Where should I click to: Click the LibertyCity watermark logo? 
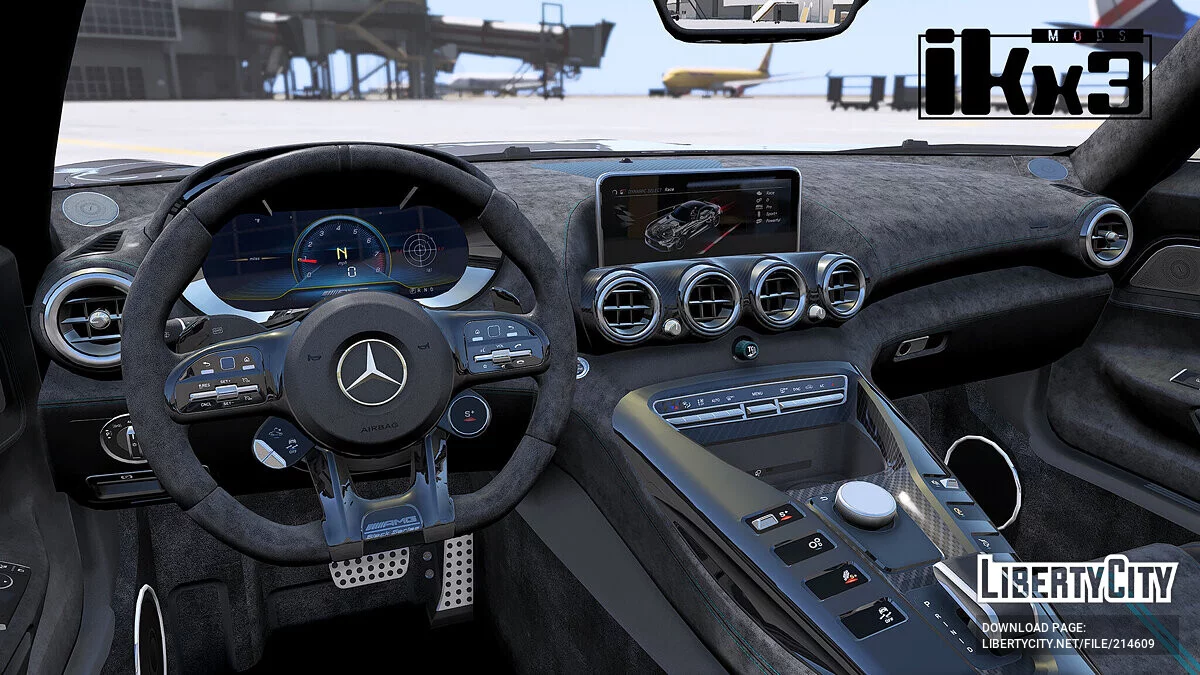(1077, 580)
